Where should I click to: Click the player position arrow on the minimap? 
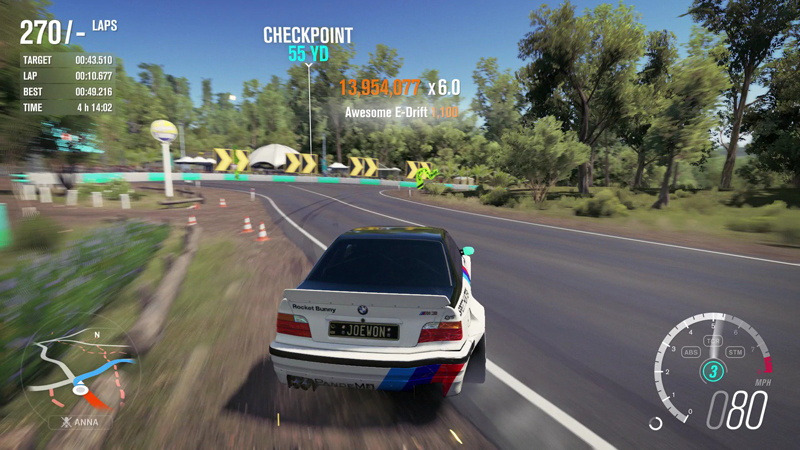tap(81, 390)
